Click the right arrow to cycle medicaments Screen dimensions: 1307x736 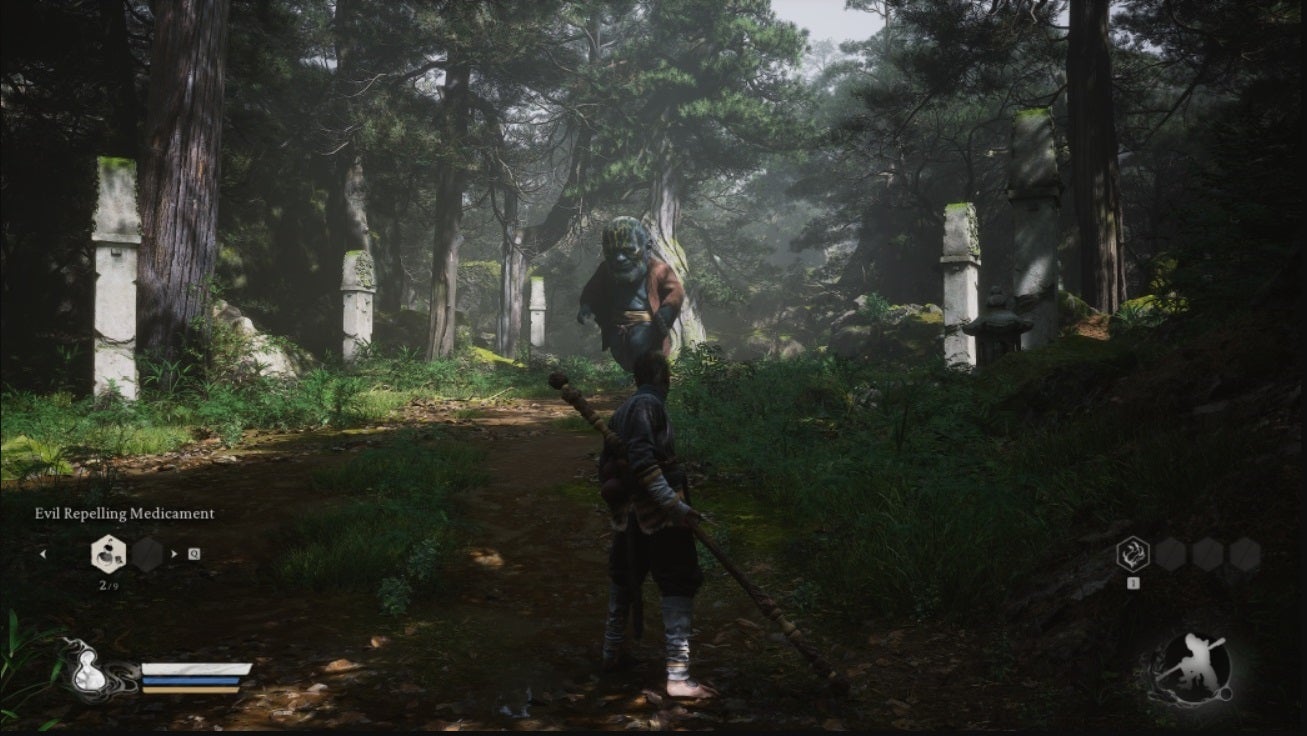pos(174,551)
